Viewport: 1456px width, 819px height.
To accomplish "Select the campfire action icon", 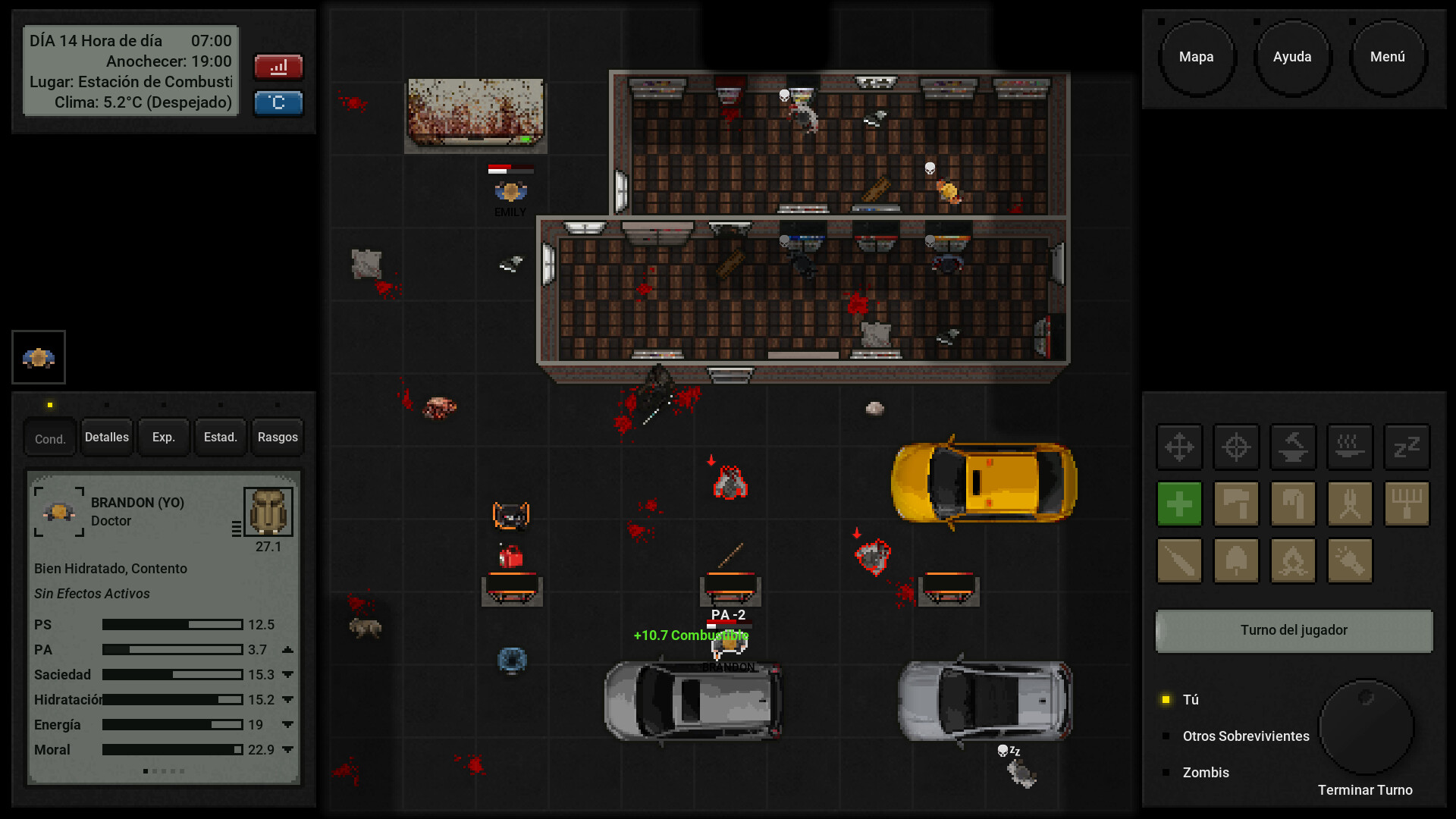I will (1293, 560).
